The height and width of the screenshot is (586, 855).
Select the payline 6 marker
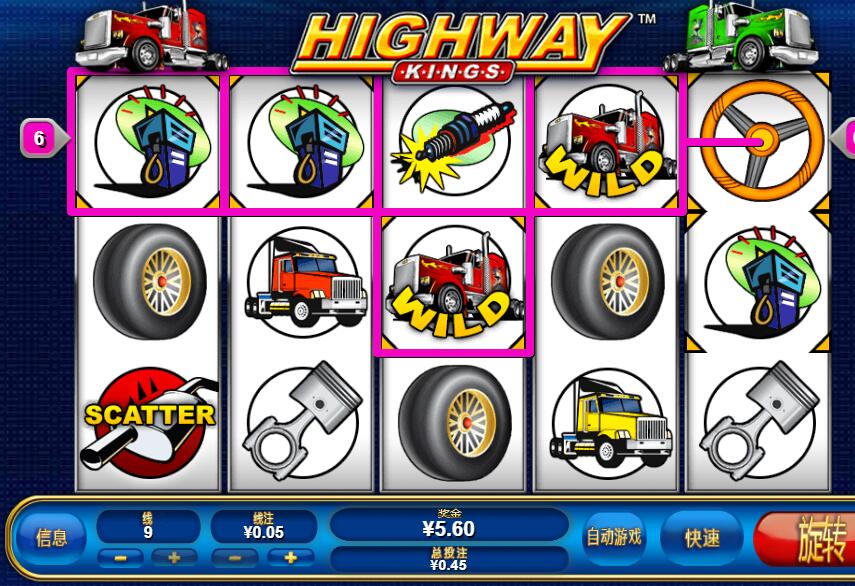(x=39, y=139)
